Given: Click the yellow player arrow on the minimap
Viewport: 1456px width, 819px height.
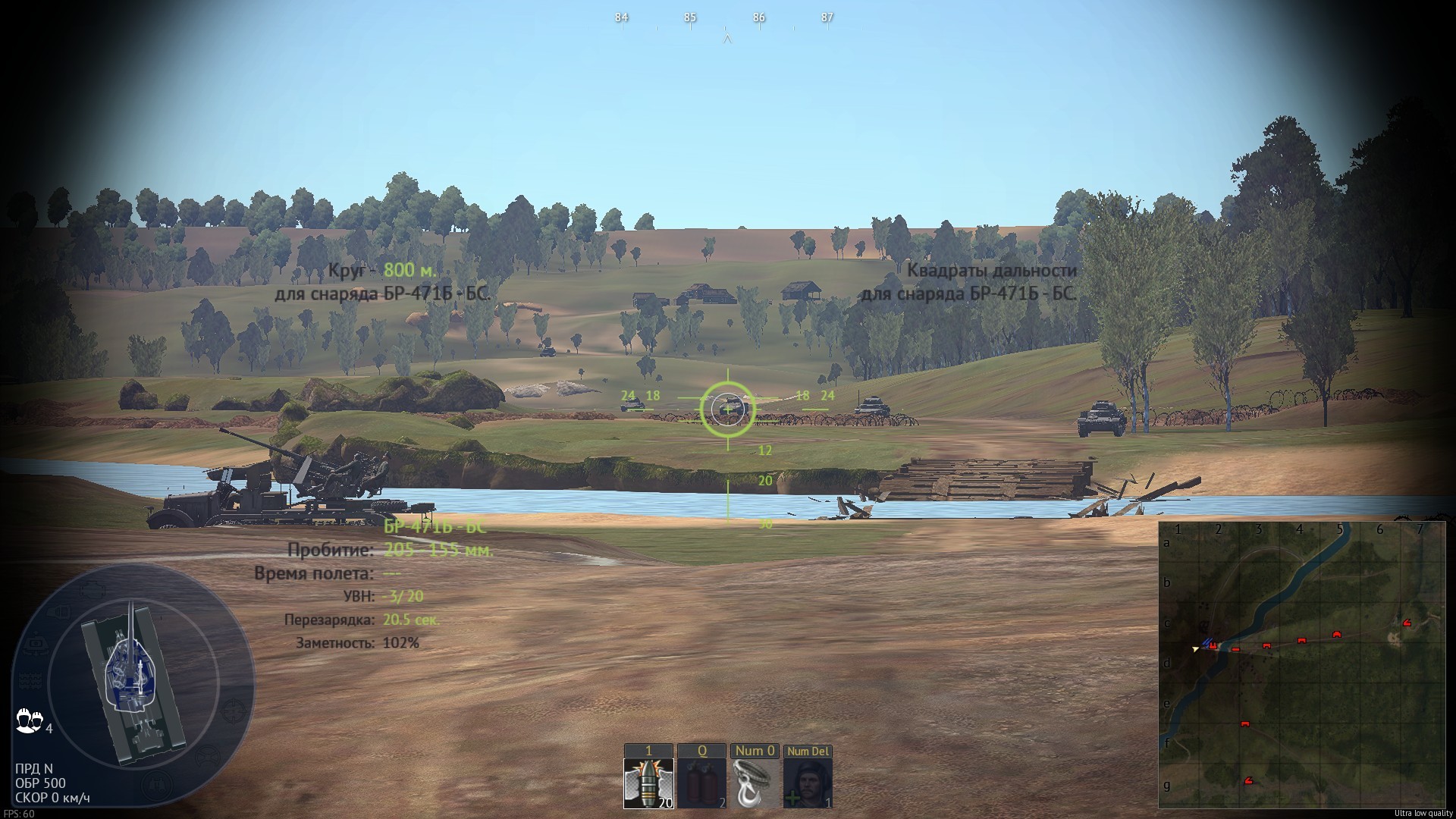Looking at the screenshot, I should [1195, 649].
